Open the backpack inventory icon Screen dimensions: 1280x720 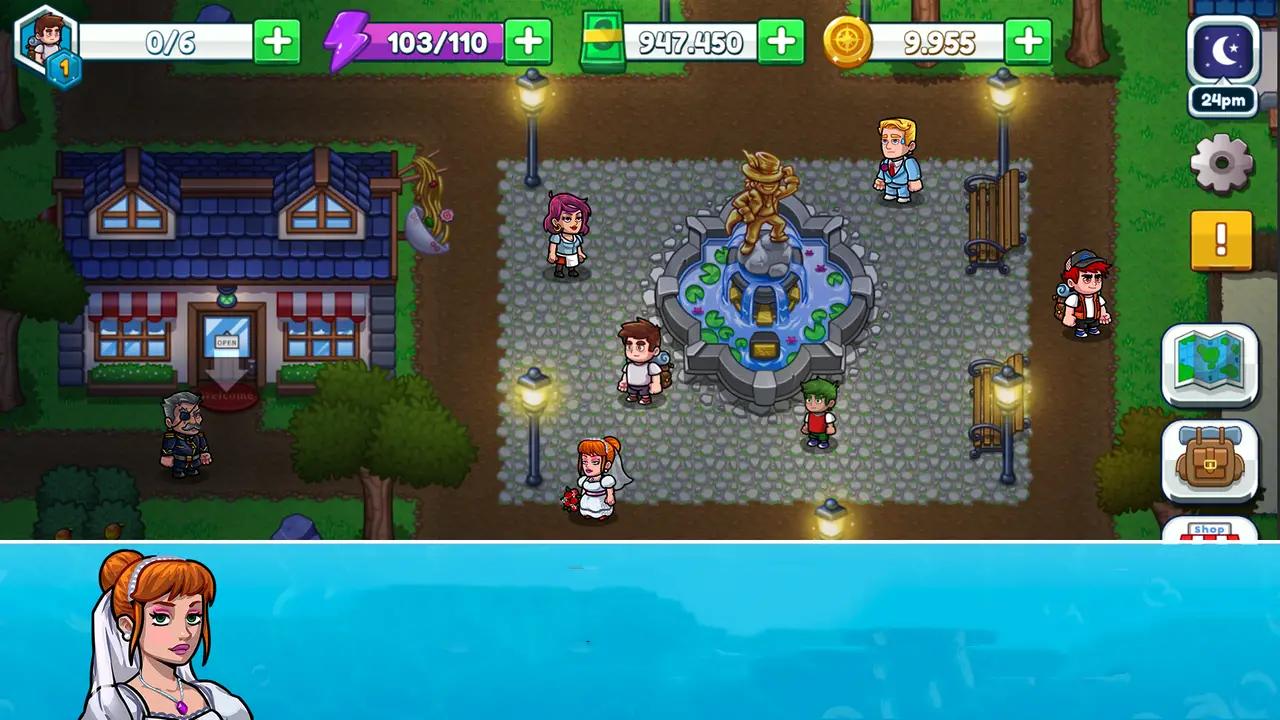[1210, 463]
